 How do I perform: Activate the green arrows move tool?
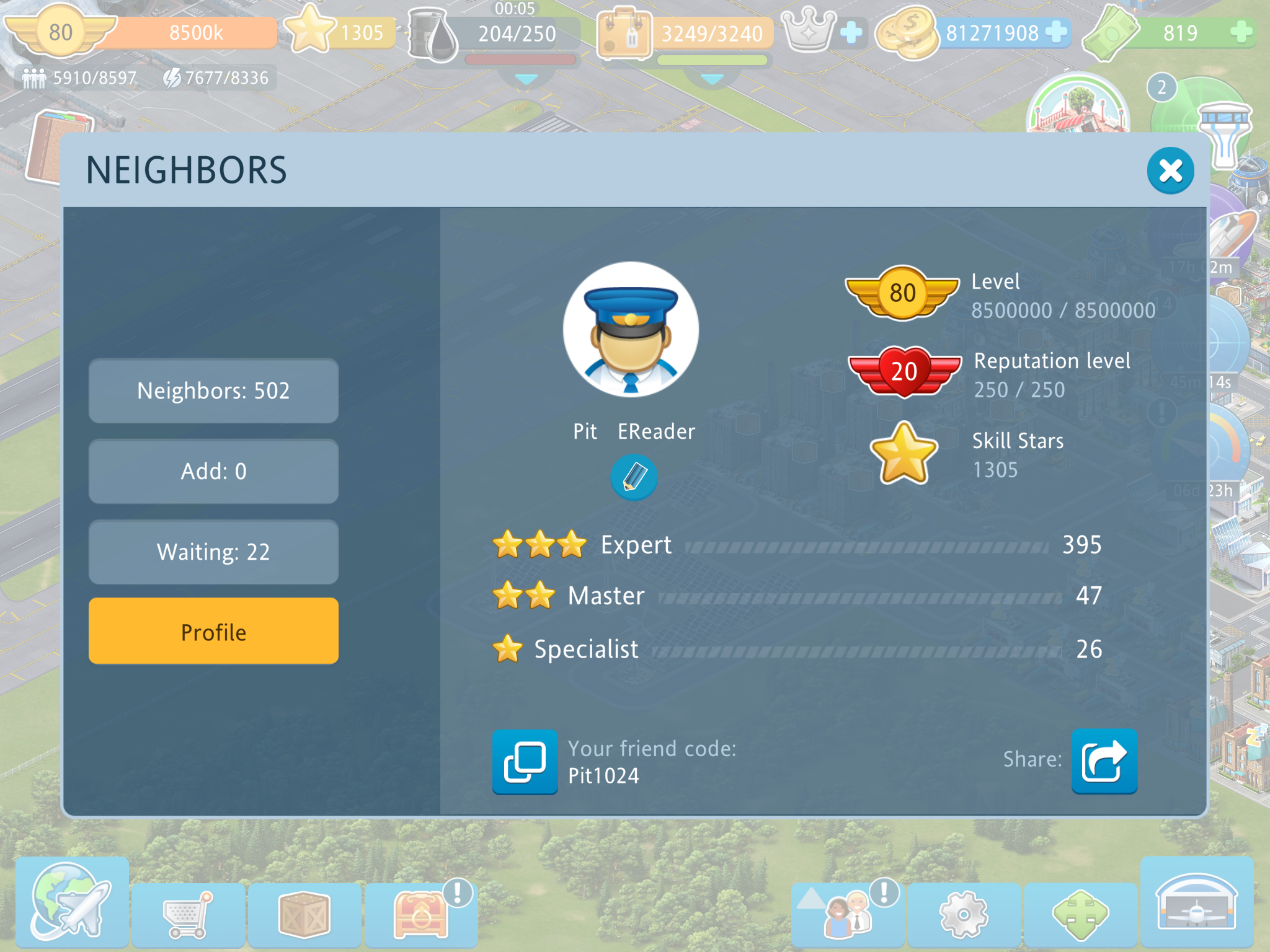click(x=1080, y=914)
